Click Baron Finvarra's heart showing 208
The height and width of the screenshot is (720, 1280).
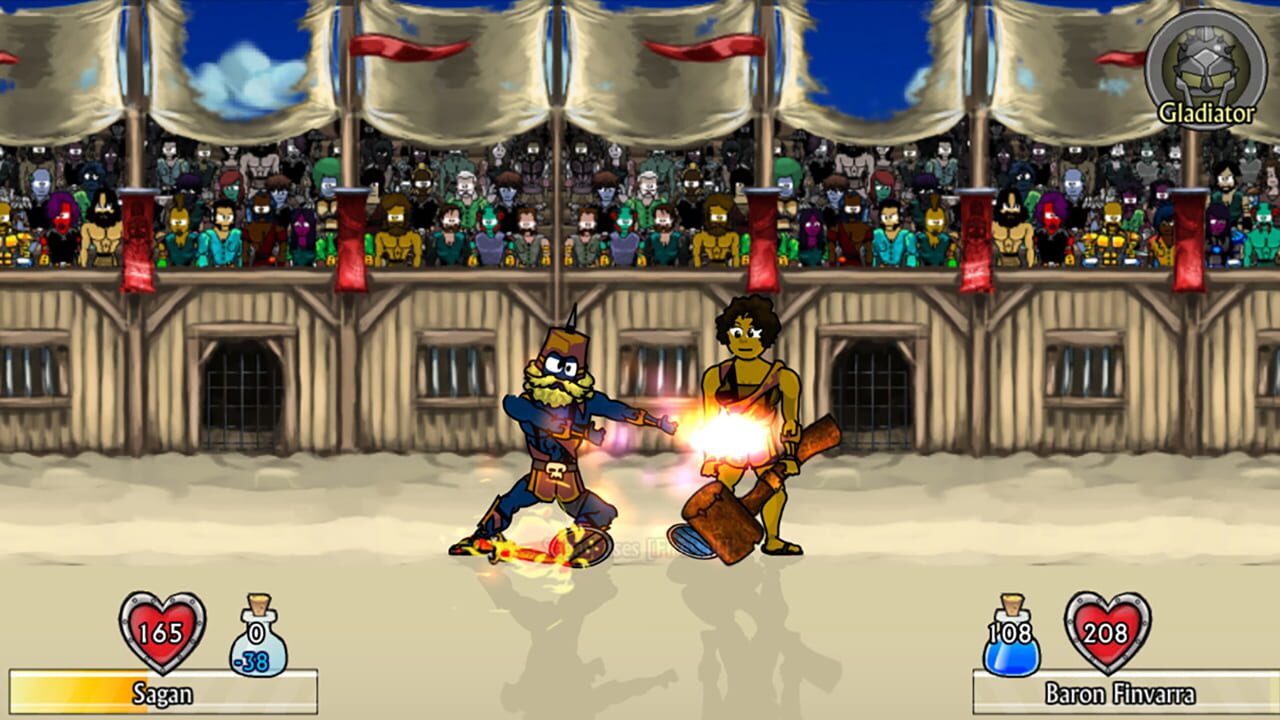pyautogui.click(x=1106, y=633)
